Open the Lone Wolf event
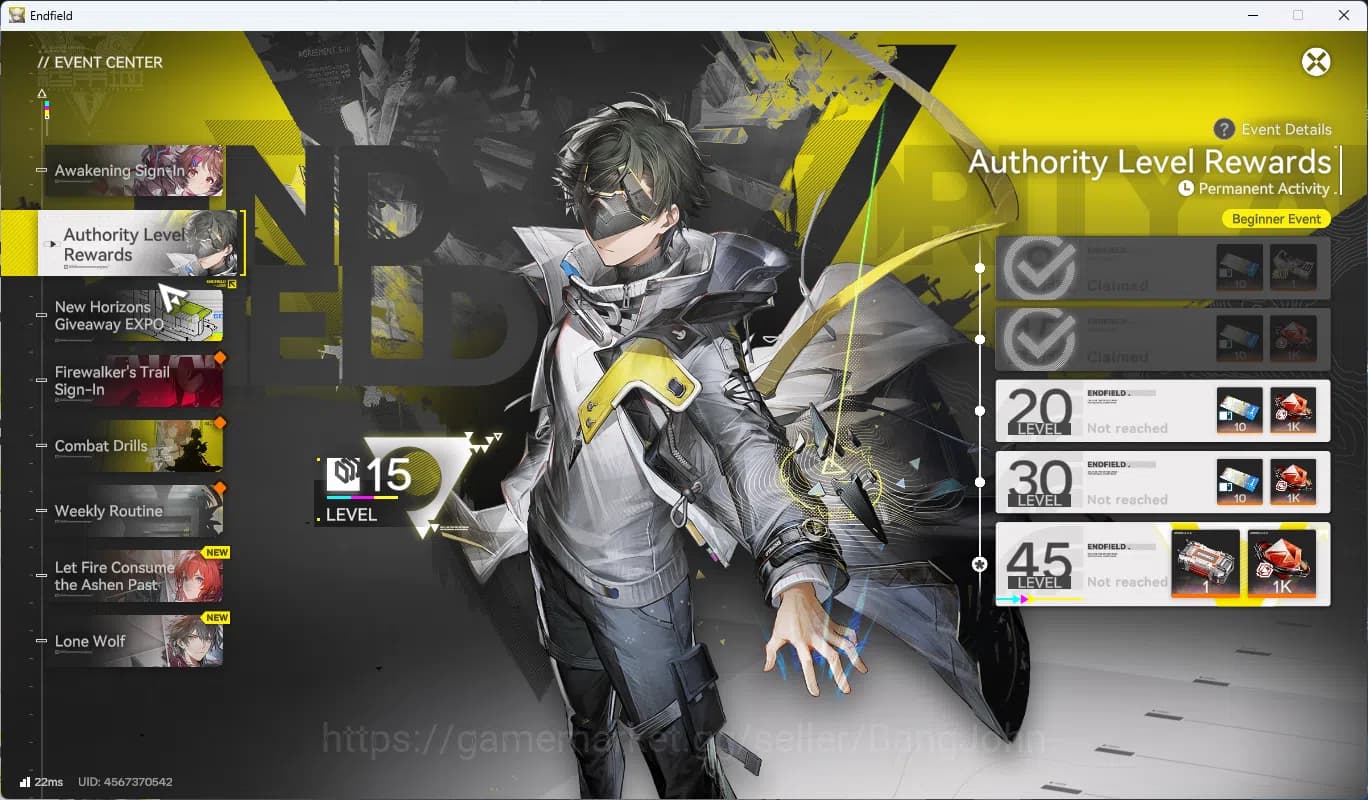 pos(135,641)
